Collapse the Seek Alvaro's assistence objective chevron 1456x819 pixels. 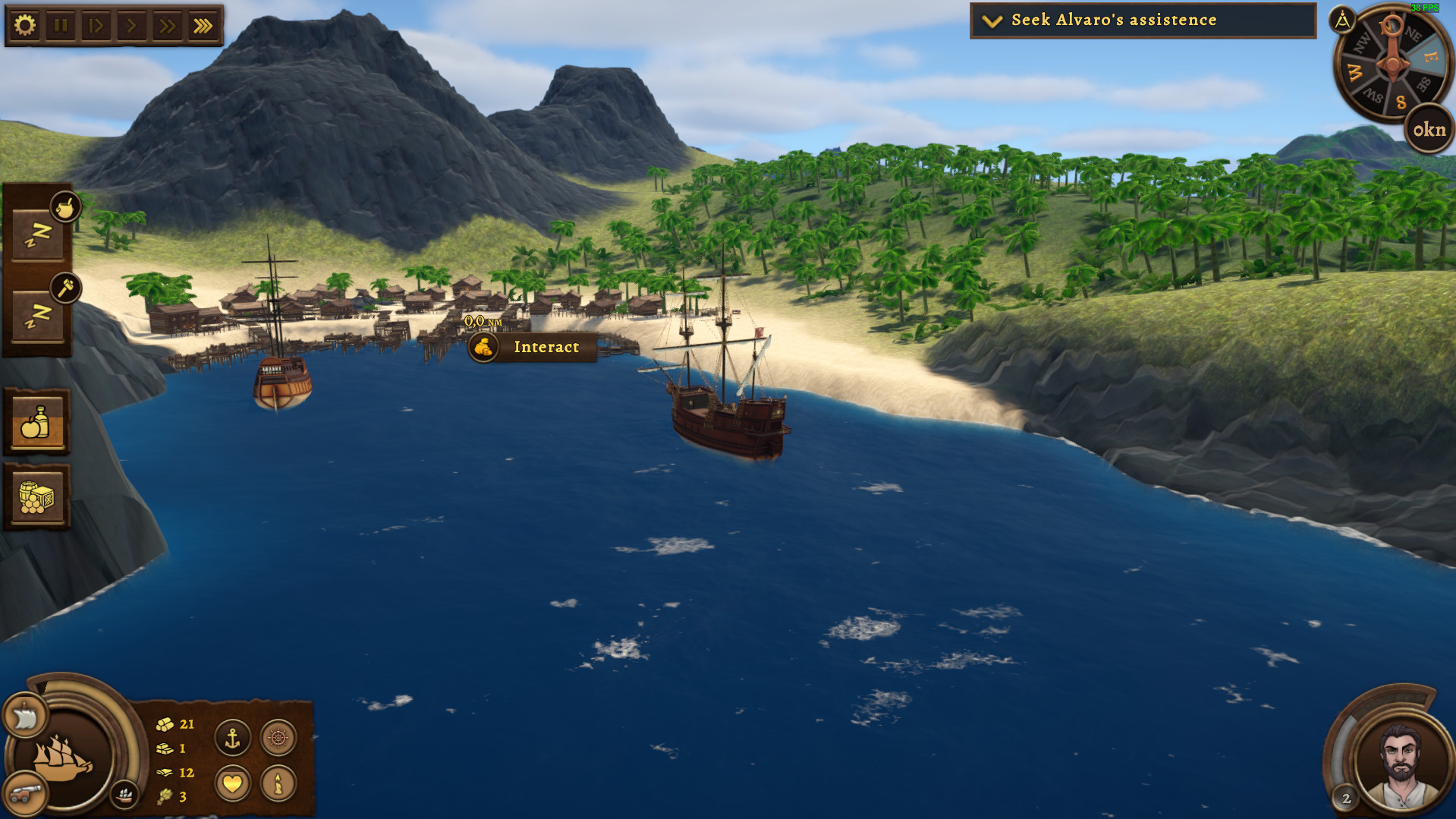coord(990,20)
